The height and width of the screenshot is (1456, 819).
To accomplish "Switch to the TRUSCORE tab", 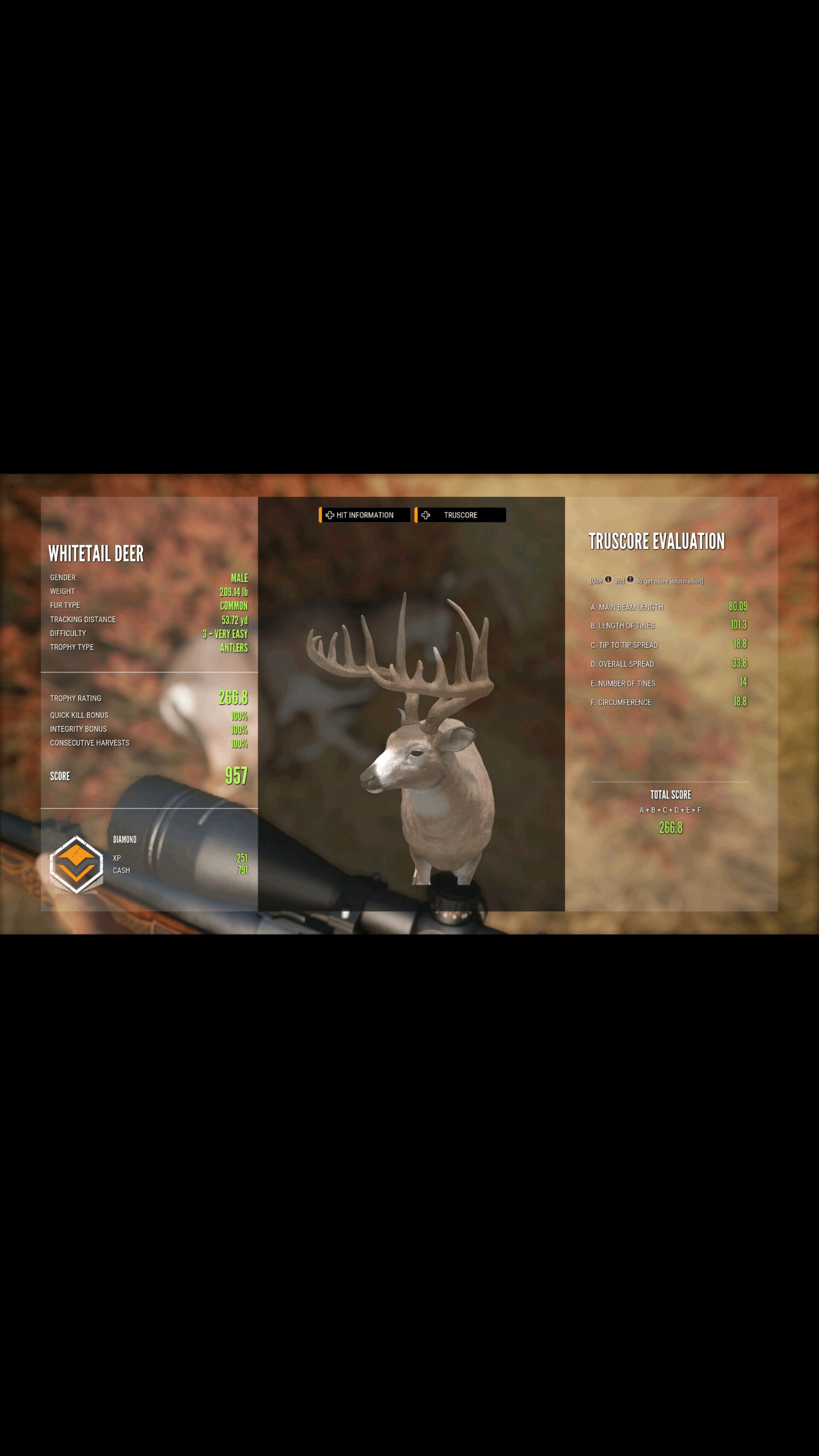I will [461, 515].
